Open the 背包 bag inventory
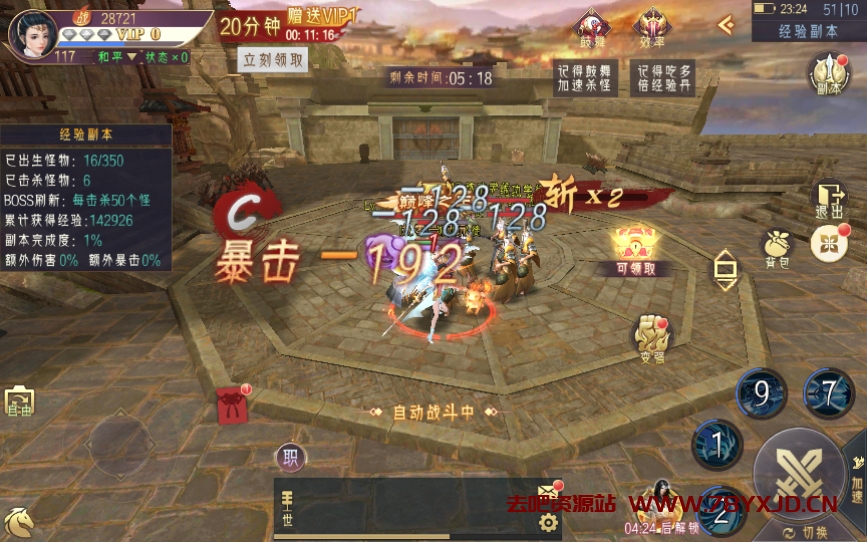 point(777,245)
